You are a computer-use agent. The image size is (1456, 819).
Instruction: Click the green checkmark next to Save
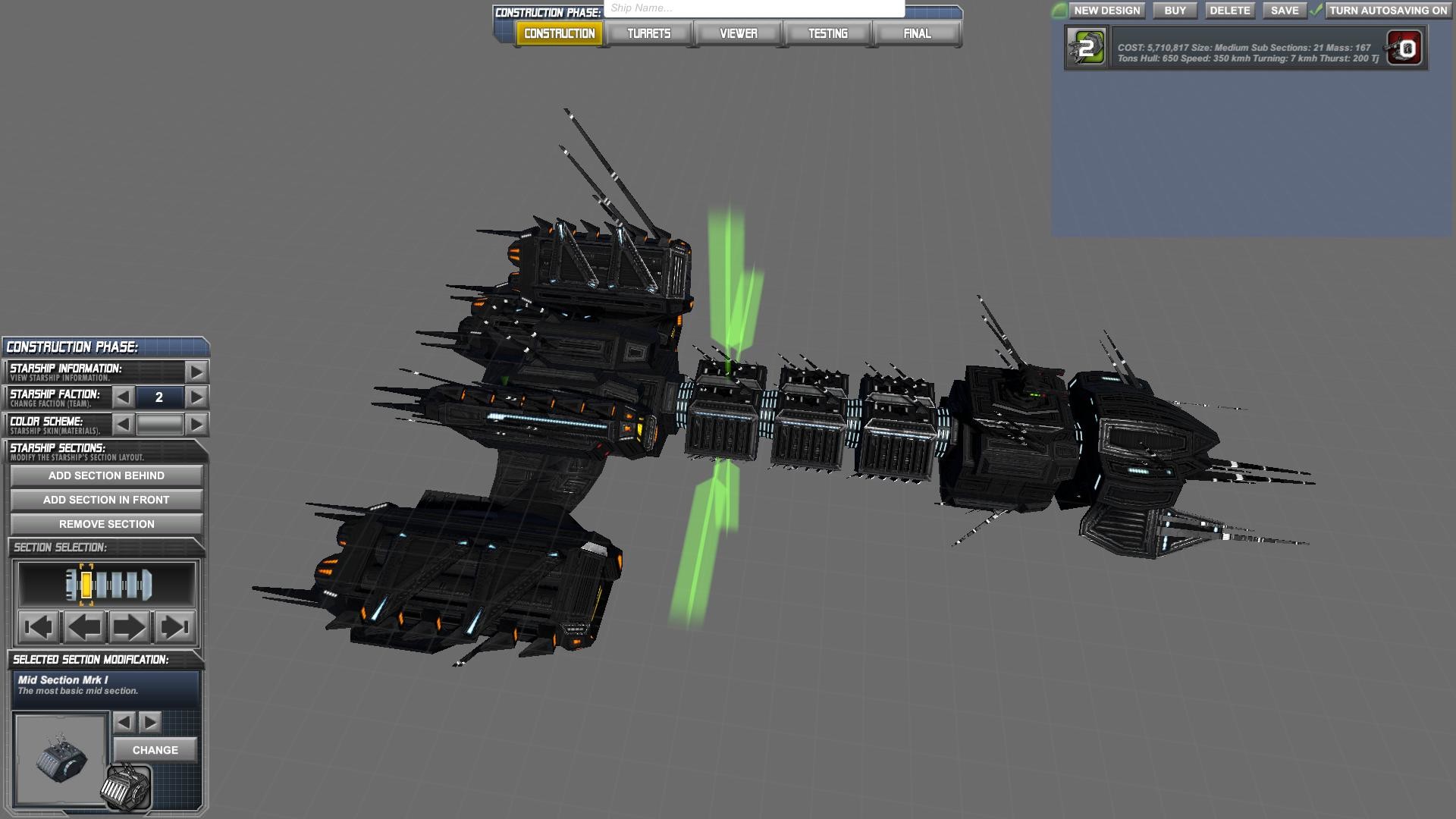[1315, 11]
